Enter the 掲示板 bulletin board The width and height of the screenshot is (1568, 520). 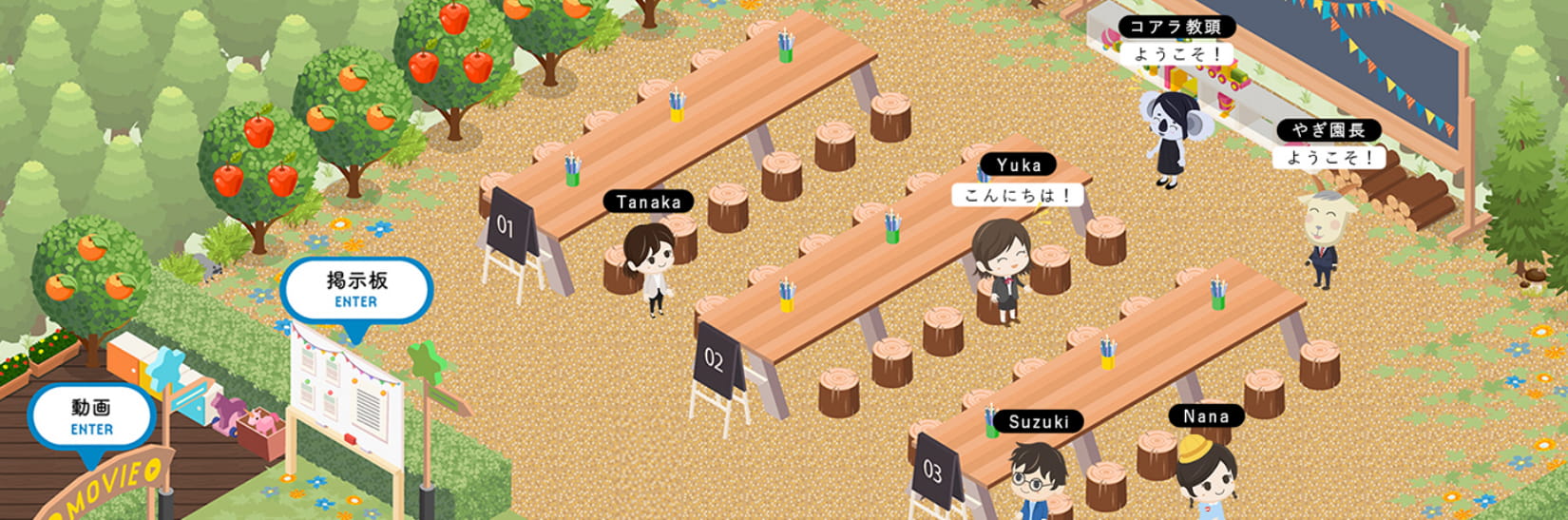[356, 290]
